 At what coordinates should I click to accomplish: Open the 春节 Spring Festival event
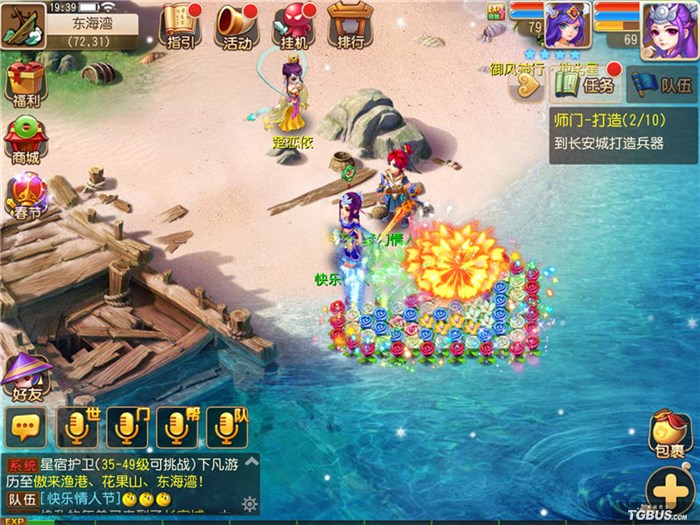coord(27,195)
